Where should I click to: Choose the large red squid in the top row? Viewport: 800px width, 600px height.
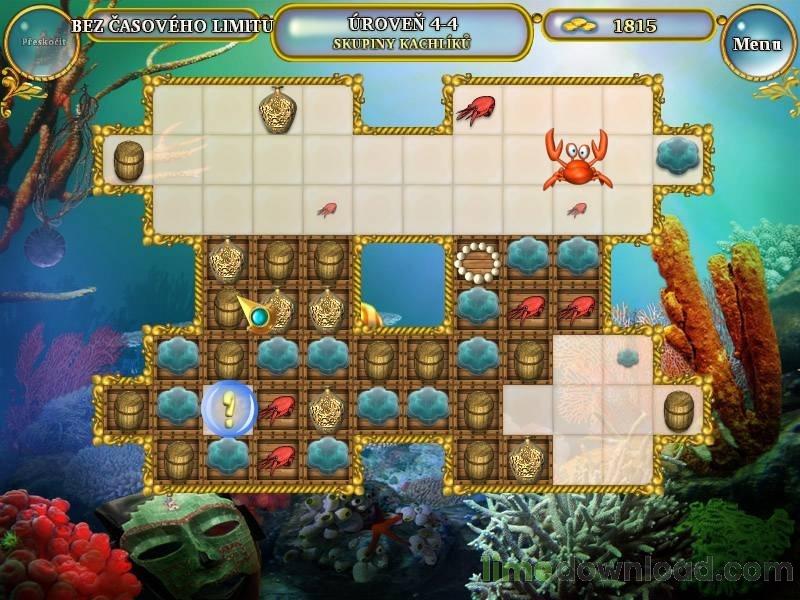click(477, 109)
